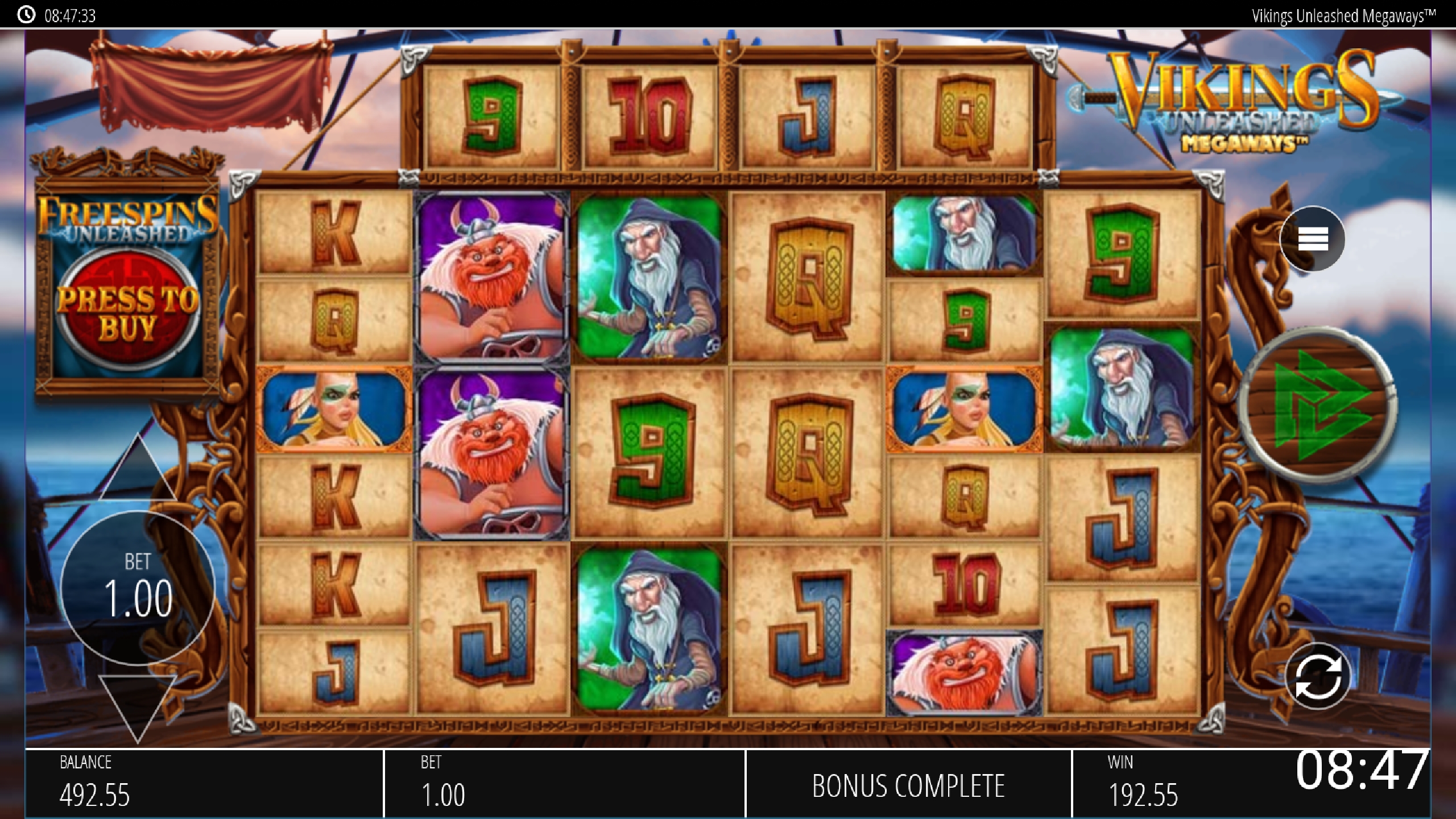Activate the autoplay circular arrows button

click(x=1317, y=676)
